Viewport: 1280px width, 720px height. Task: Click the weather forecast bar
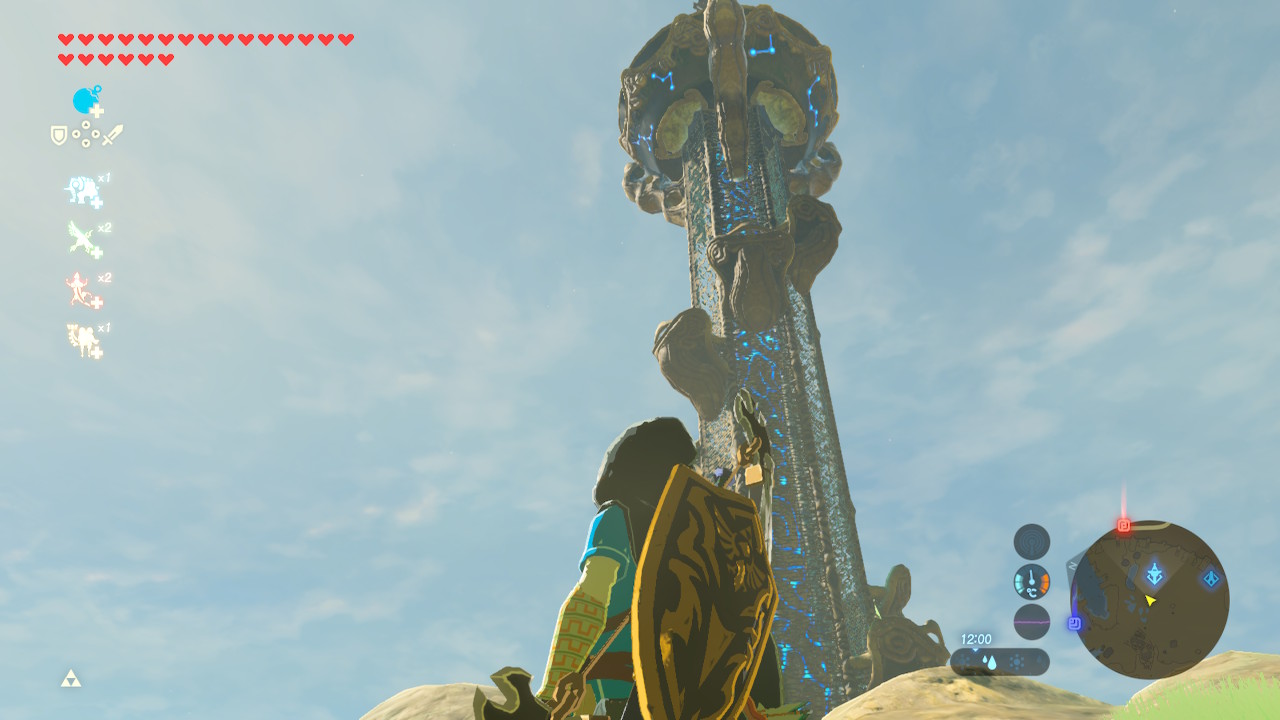(x=1000, y=661)
